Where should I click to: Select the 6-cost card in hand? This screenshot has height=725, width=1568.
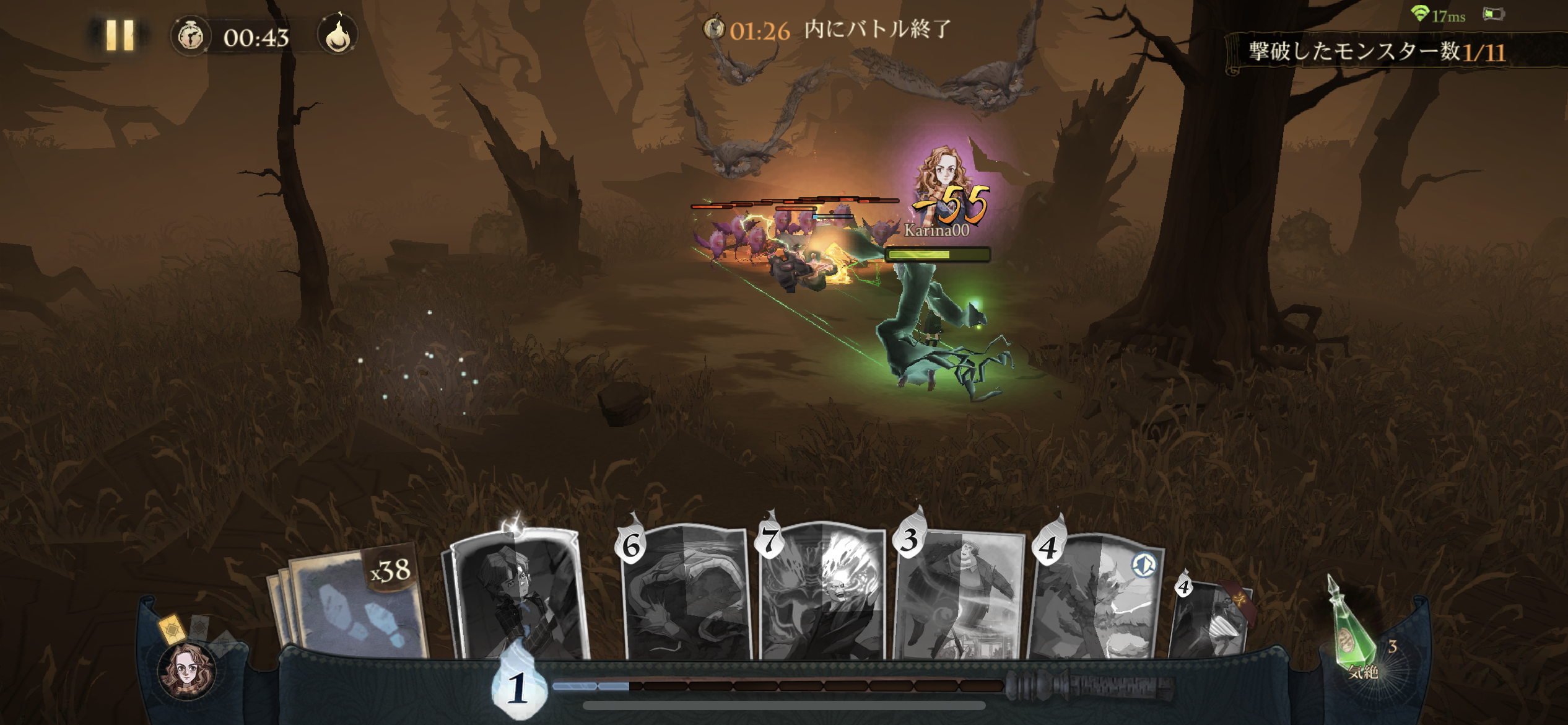pyautogui.click(x=686, y=595)
